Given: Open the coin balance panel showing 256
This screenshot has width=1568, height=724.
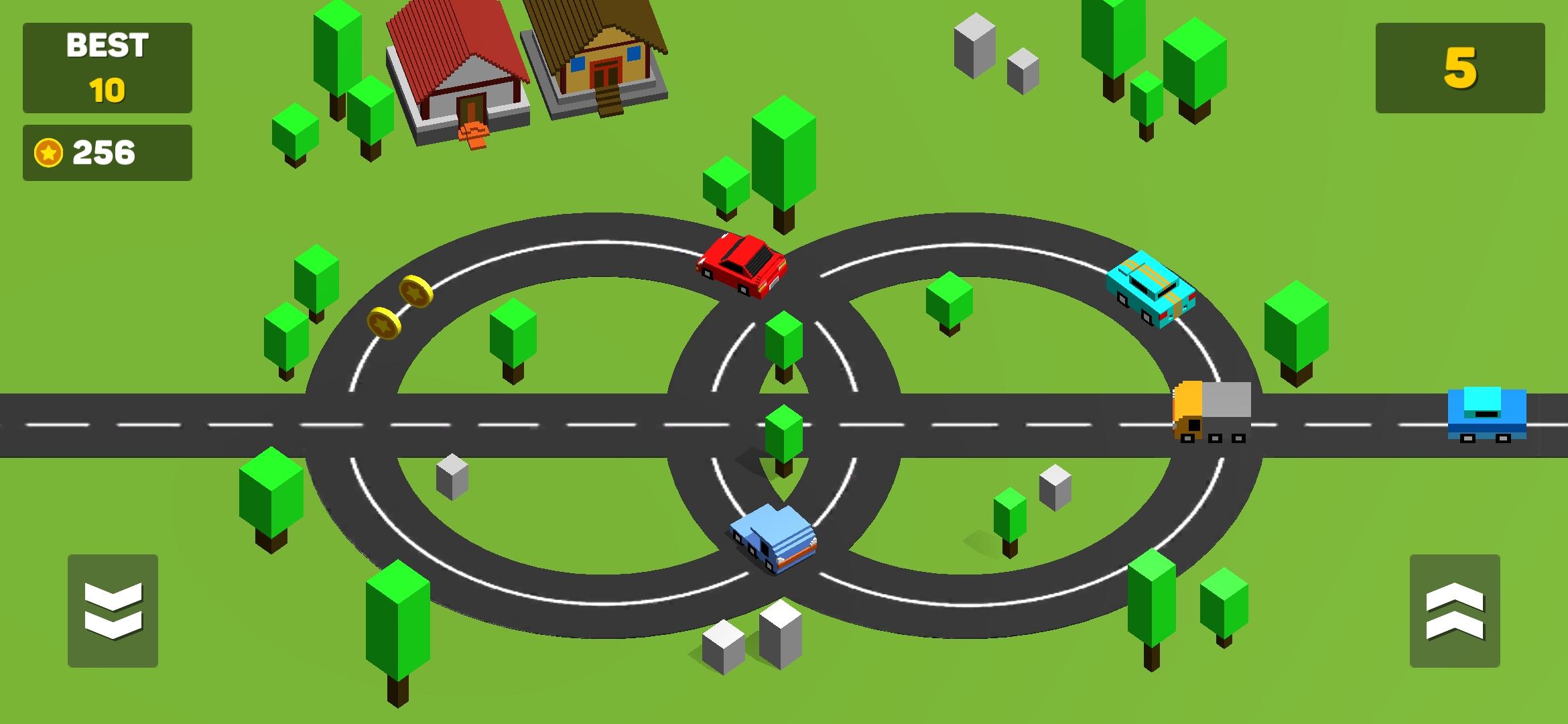Looking at the screenshot, I should pos(107,152).
